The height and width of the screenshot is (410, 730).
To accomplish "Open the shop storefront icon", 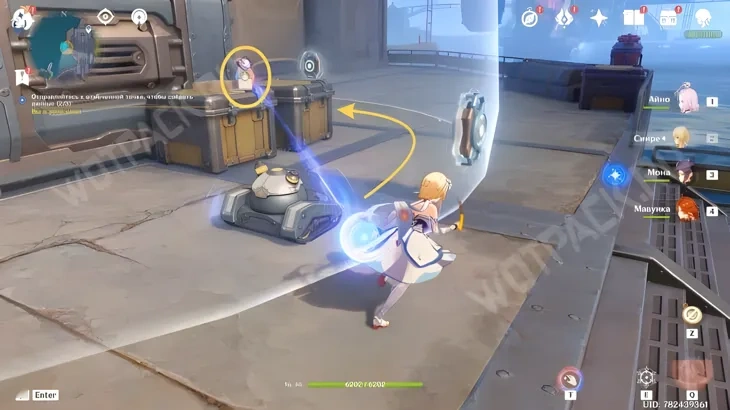I will tap(668, 18).
